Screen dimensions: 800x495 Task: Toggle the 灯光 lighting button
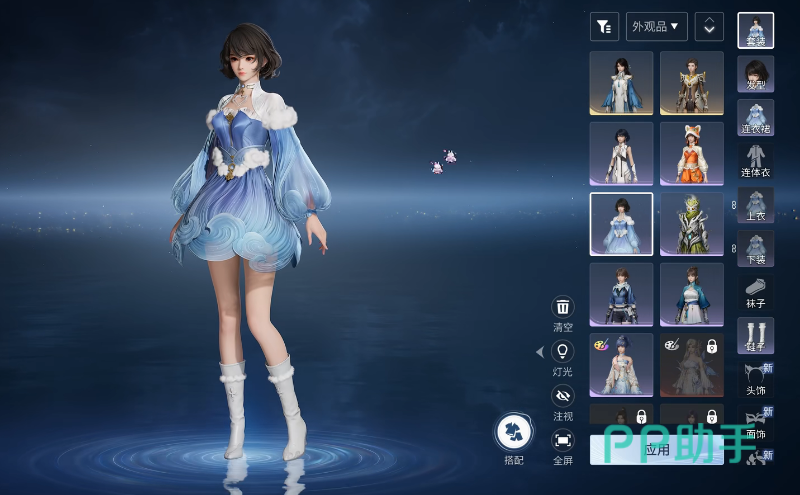(x=563, y=351)
